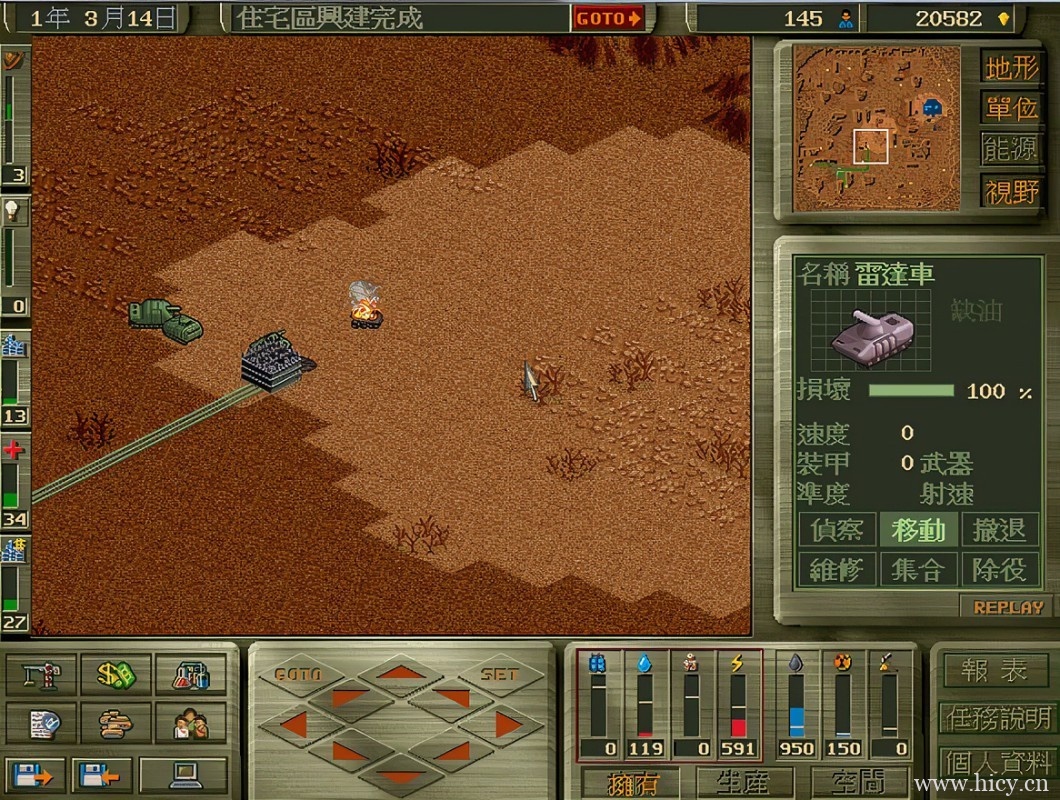This screenshot has height=800, width=1060.
Task: Activate the 集合 gather command
Action: pos(918,570)
